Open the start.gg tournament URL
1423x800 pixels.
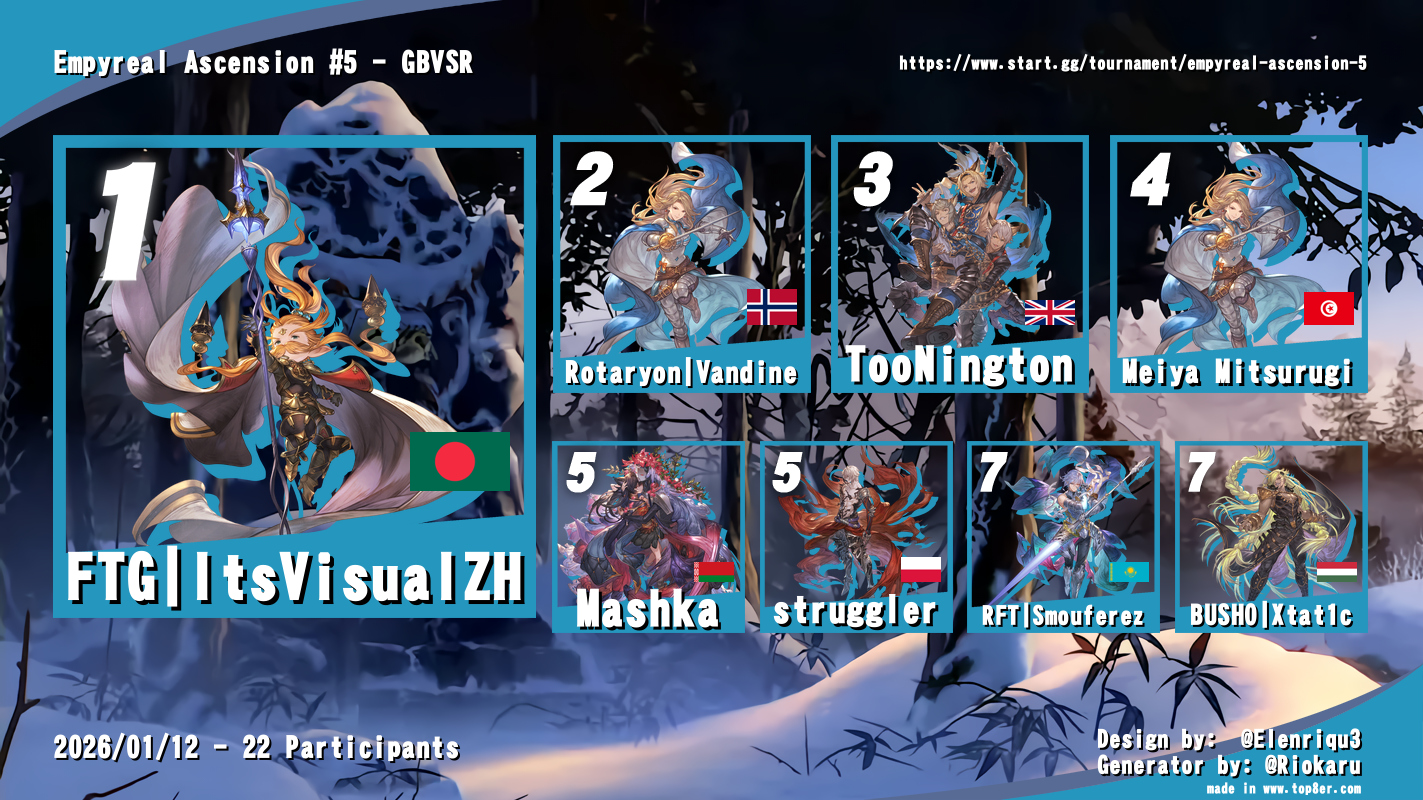point(1132,63)
